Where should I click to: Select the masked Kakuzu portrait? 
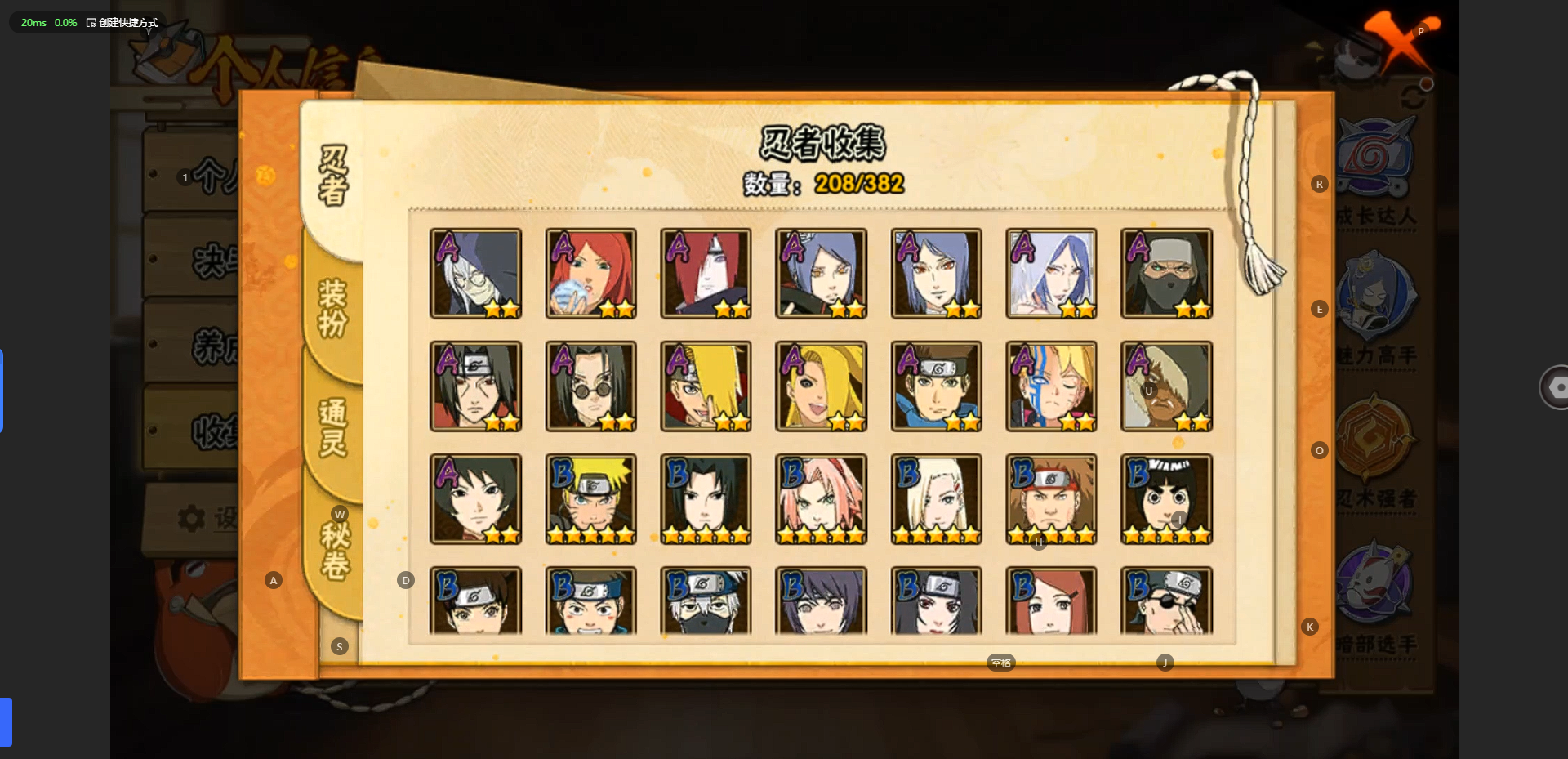click(x=1166, y=273)
